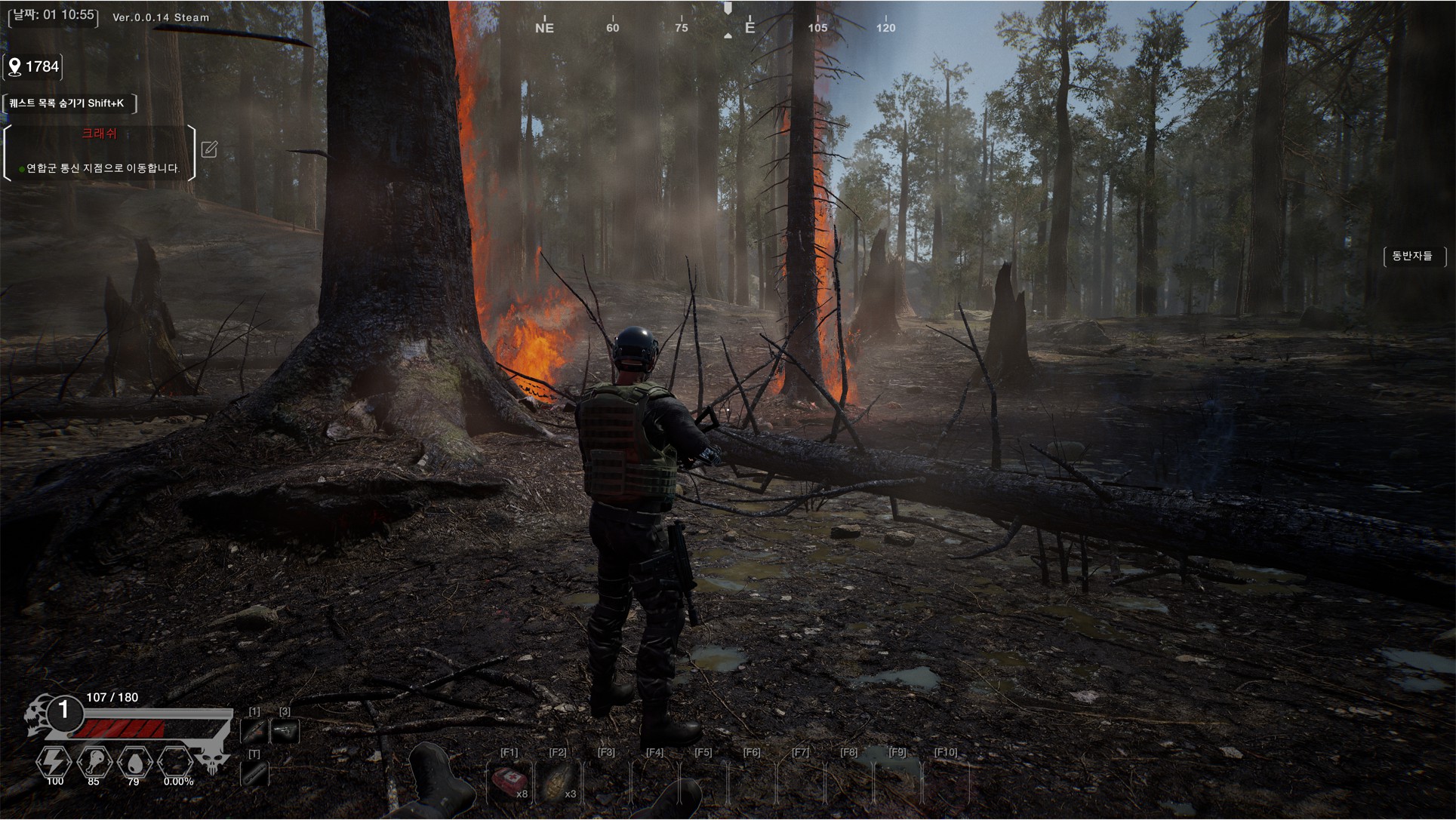Select the grenade hotbar slot
The height and width of the screenshot is (820, 1456).
pyautogui.click(x=558, y=783)
